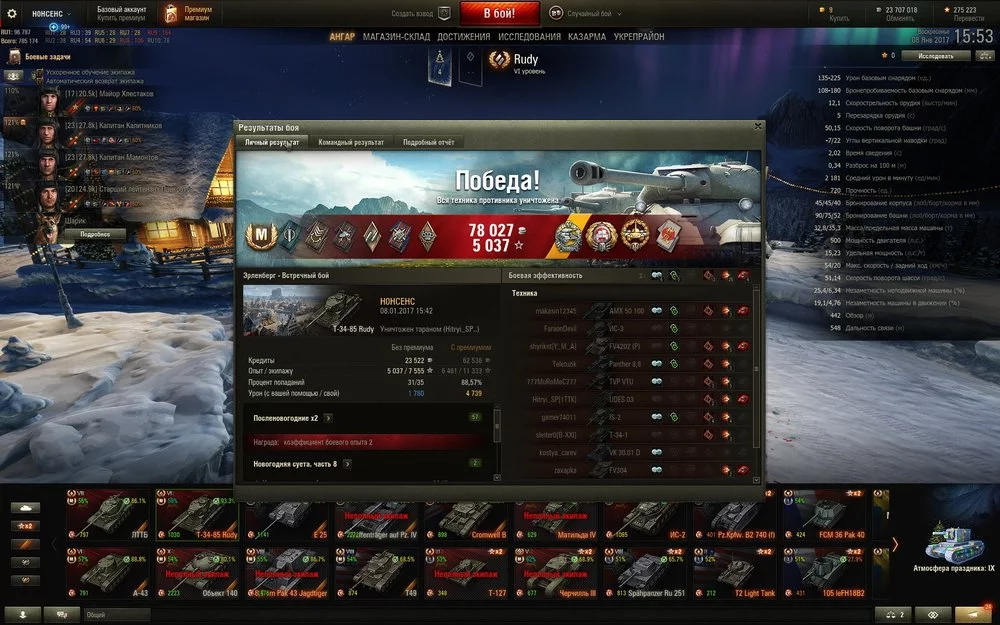The image size is (1000, 625).
Task: Switch to the Командный результат tab
Action: click(350, 143)
